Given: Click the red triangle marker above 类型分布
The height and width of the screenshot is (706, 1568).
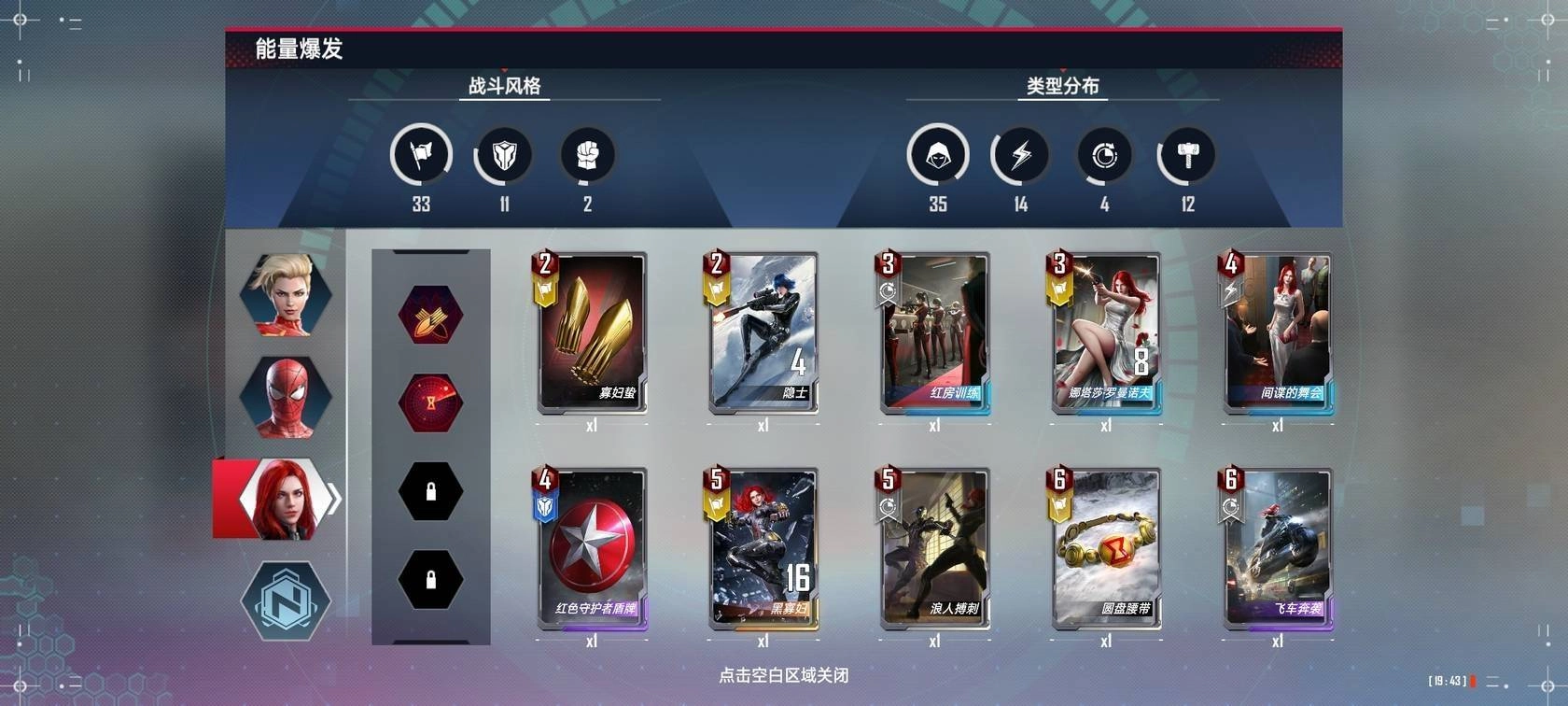Looking at the screenshot, I should pyautogui.click(x=1063, y=71).
